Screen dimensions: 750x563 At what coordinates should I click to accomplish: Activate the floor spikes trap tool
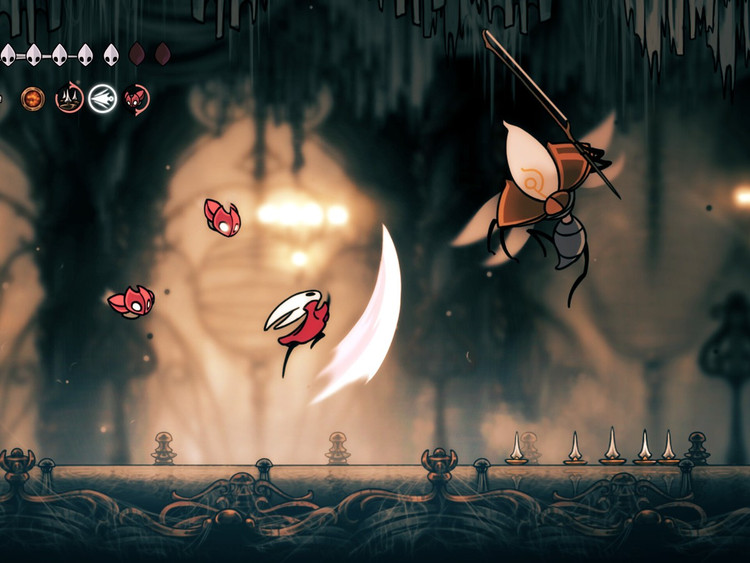click(x=69, y=98)
